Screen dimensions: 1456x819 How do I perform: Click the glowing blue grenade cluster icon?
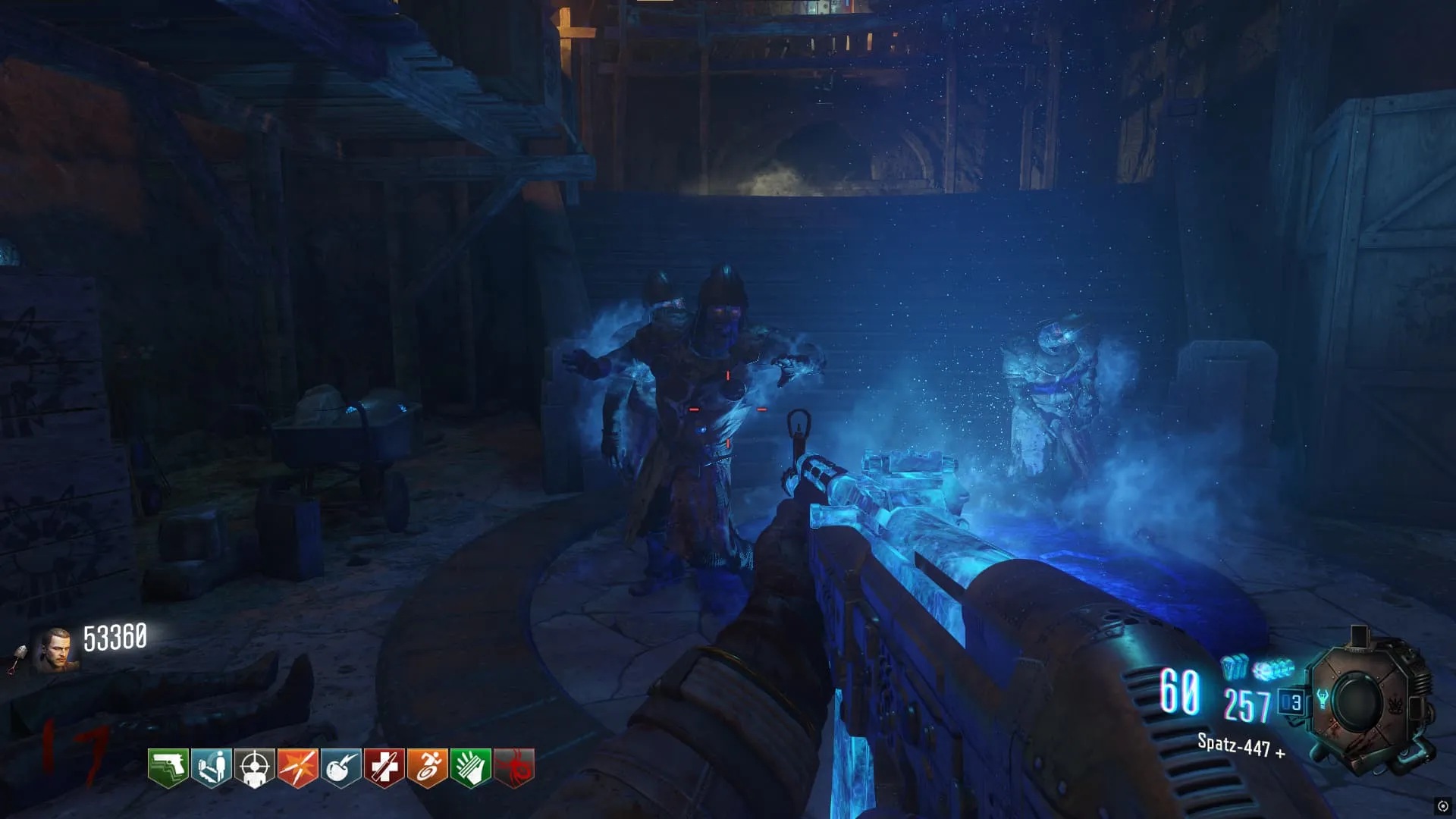(1273, 670)
